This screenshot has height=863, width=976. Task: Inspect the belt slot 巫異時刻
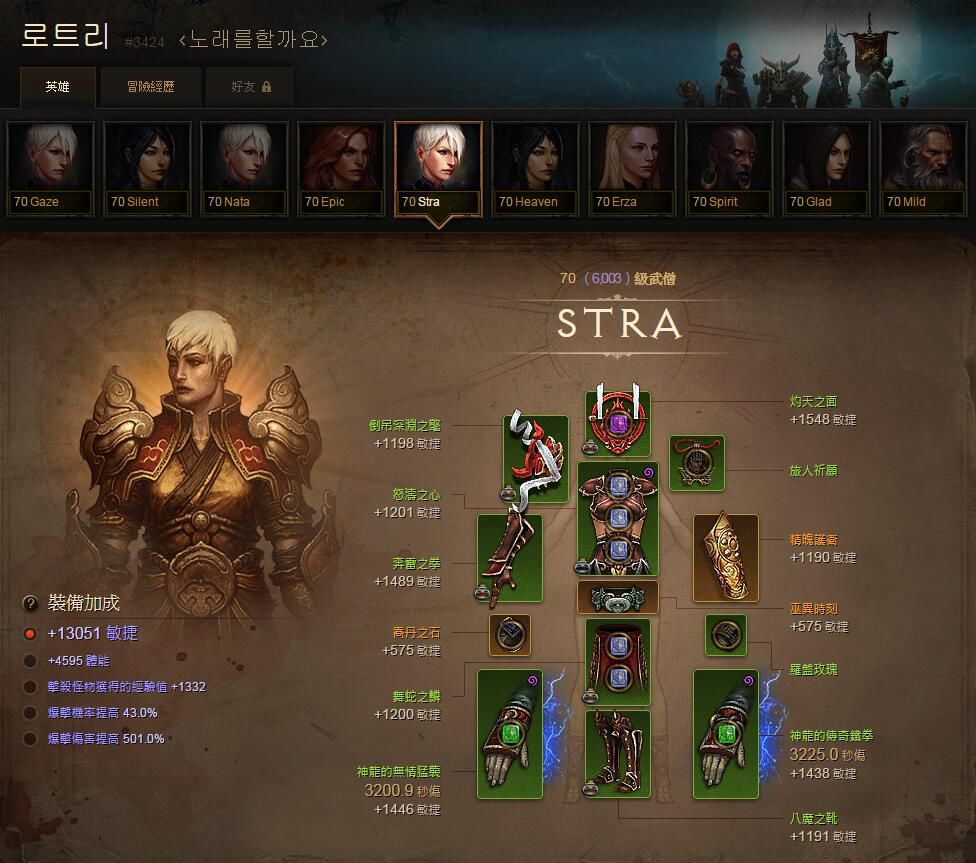(618, 598)
